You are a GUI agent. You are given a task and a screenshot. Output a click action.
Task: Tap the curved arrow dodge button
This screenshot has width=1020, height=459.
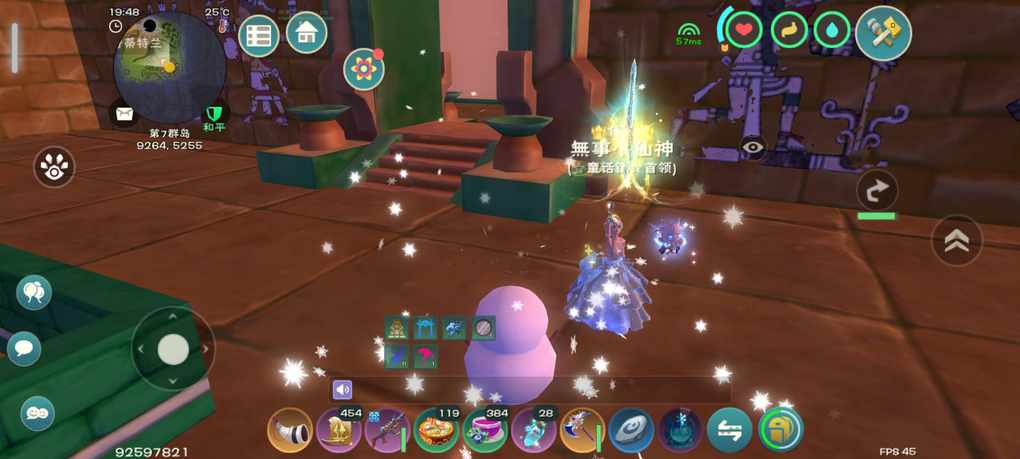pos(877,190)
